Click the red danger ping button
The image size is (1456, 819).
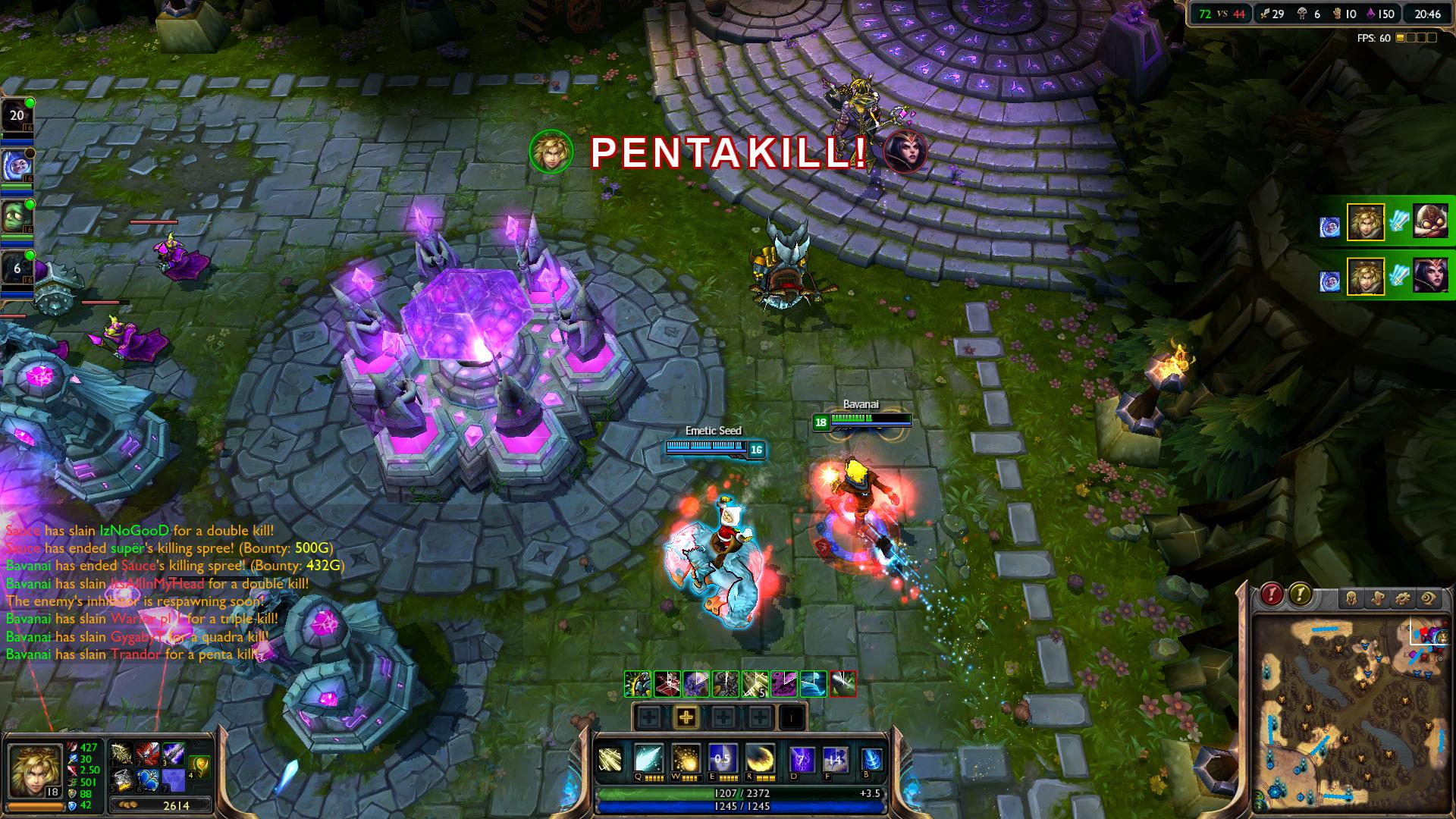1272,594
